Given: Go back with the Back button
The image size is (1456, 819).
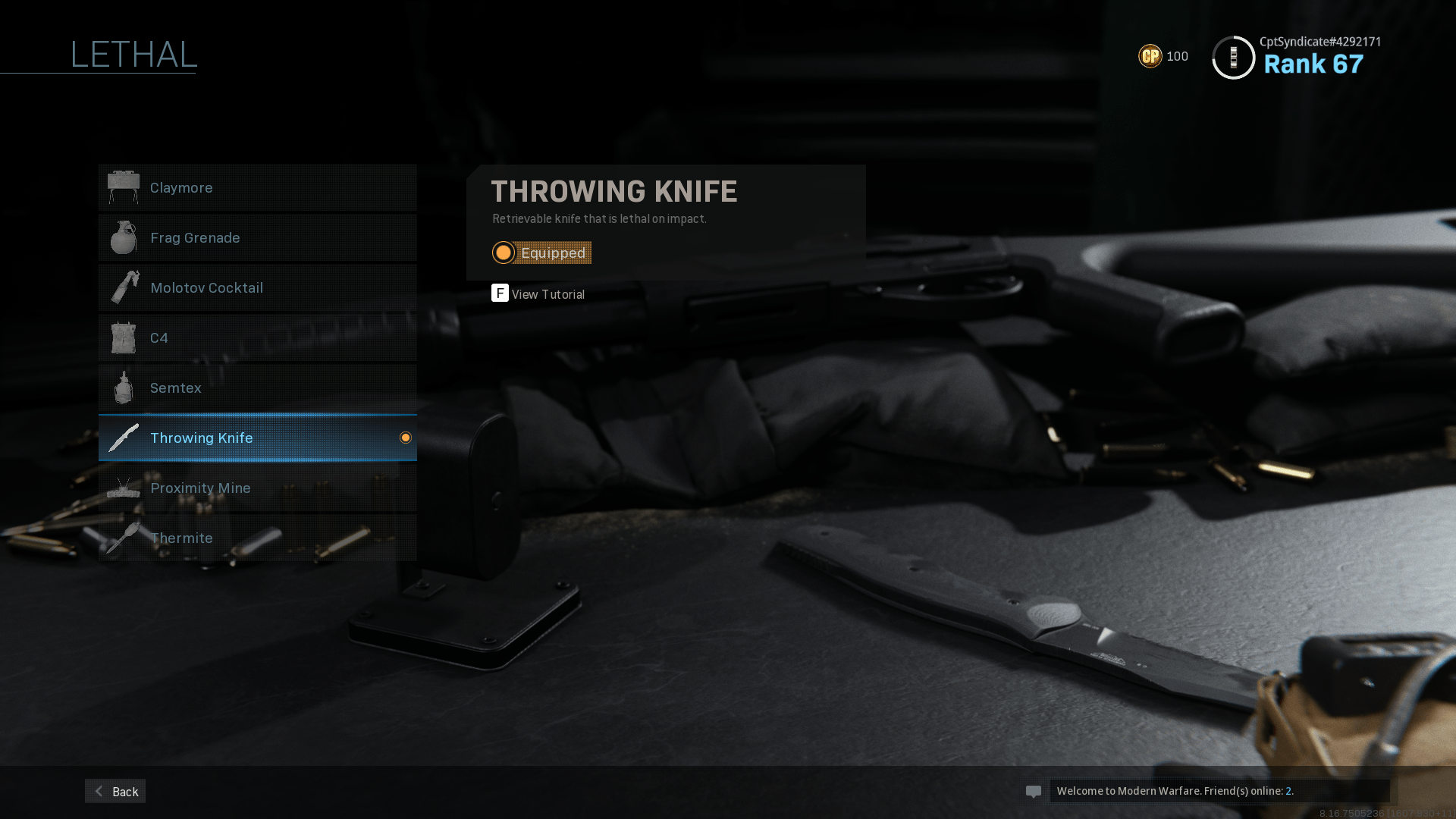Looking at the screenshot, I should (115, 791).
